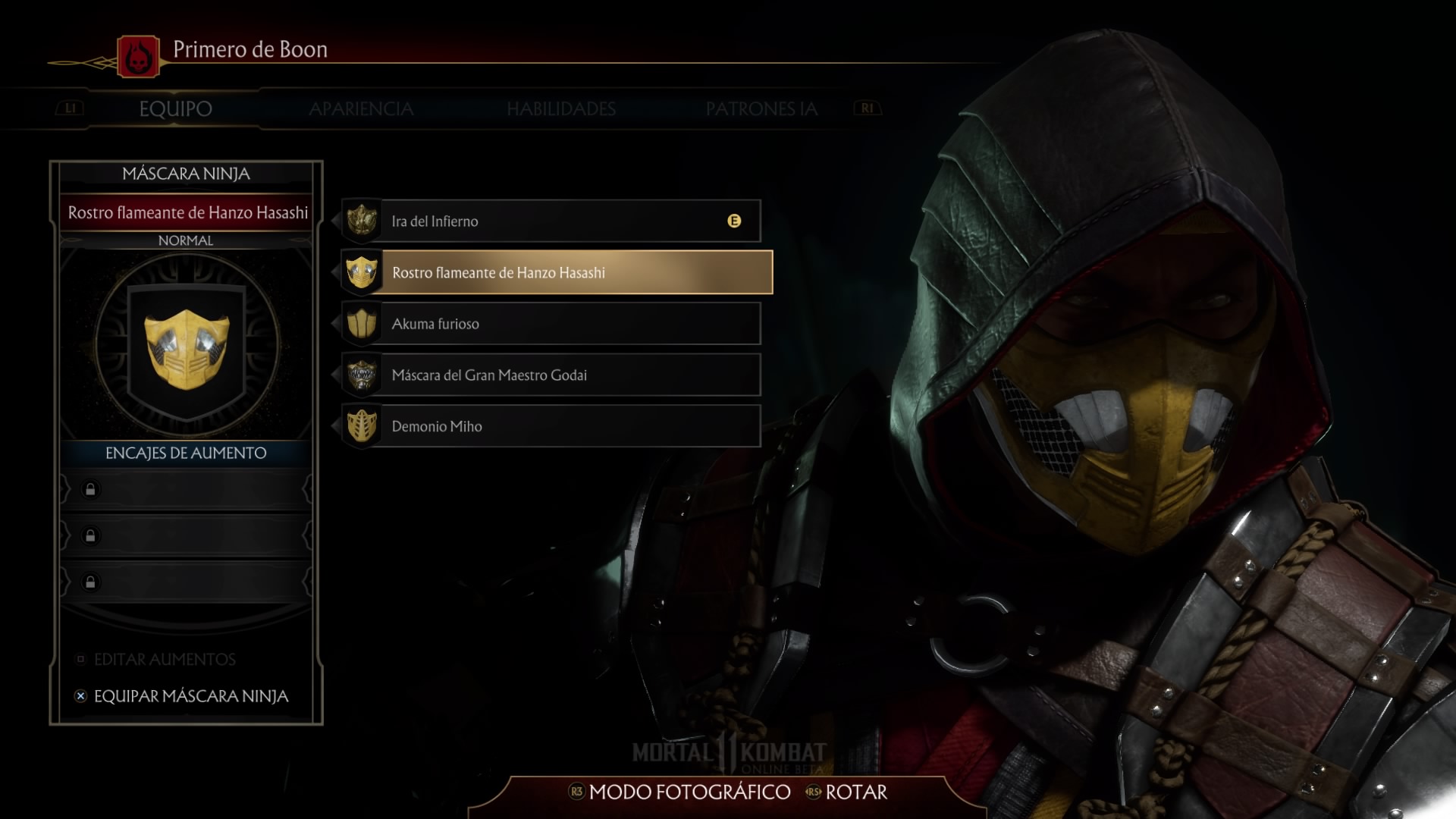Choose the Demonio Miho mask
The image size is (1456, 819).
click(551, 426)
